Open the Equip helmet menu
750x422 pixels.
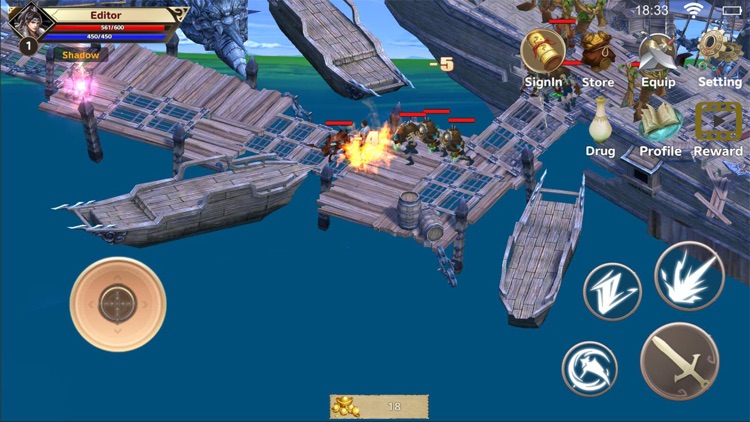[658, 52]
